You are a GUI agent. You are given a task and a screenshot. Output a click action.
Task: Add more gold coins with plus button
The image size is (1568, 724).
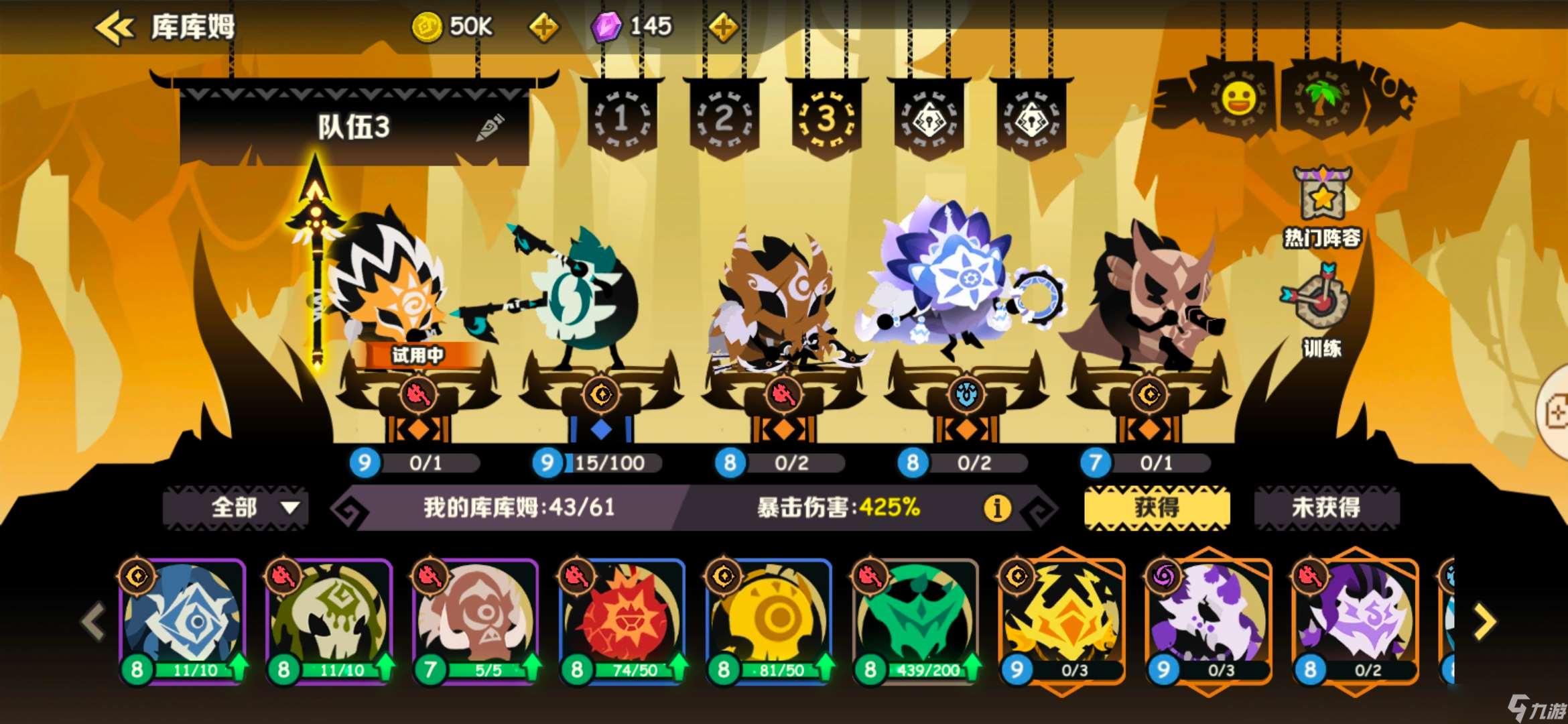click(x=543, y=28)
